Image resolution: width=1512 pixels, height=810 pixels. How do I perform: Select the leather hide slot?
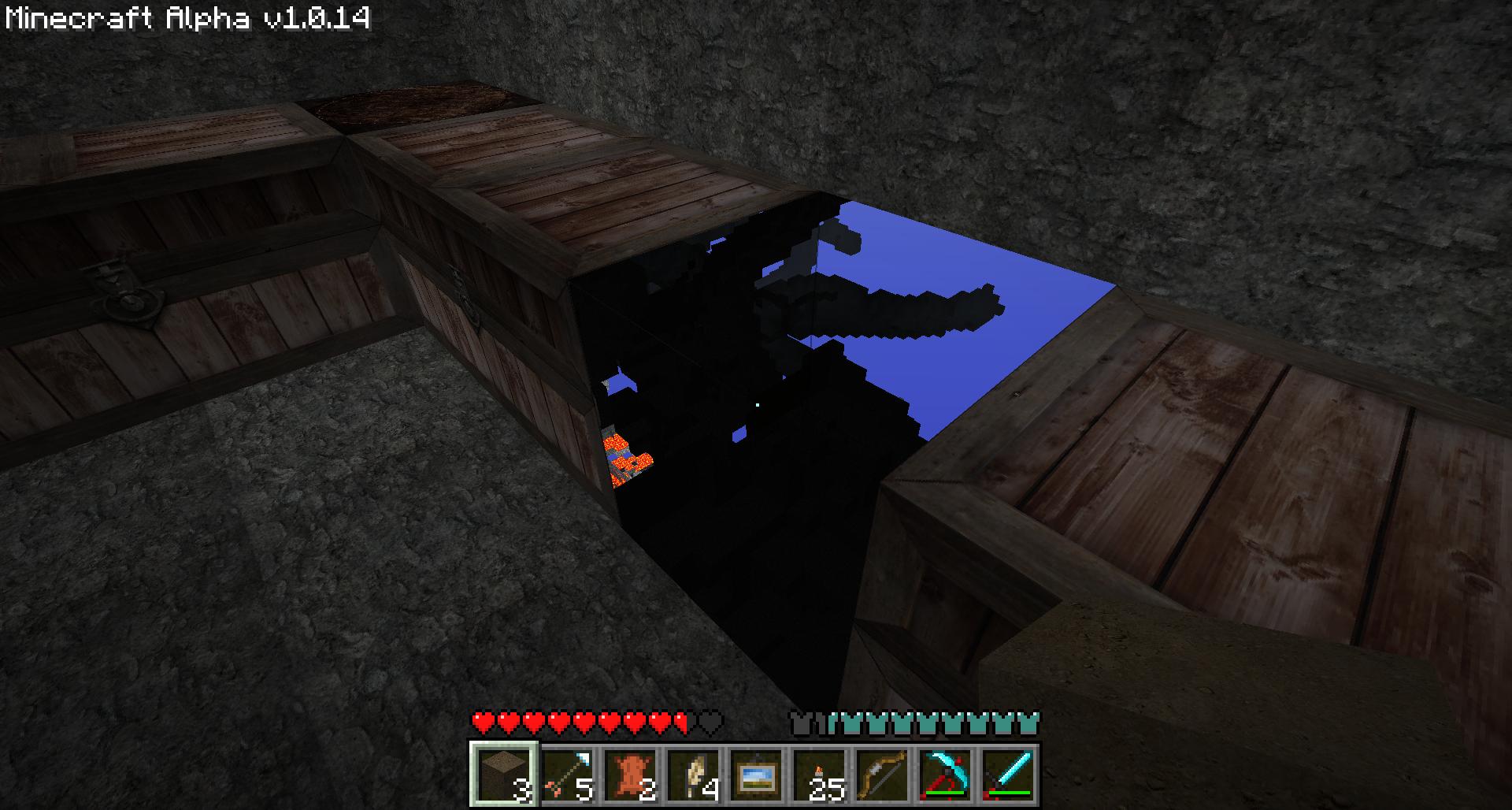630,774
